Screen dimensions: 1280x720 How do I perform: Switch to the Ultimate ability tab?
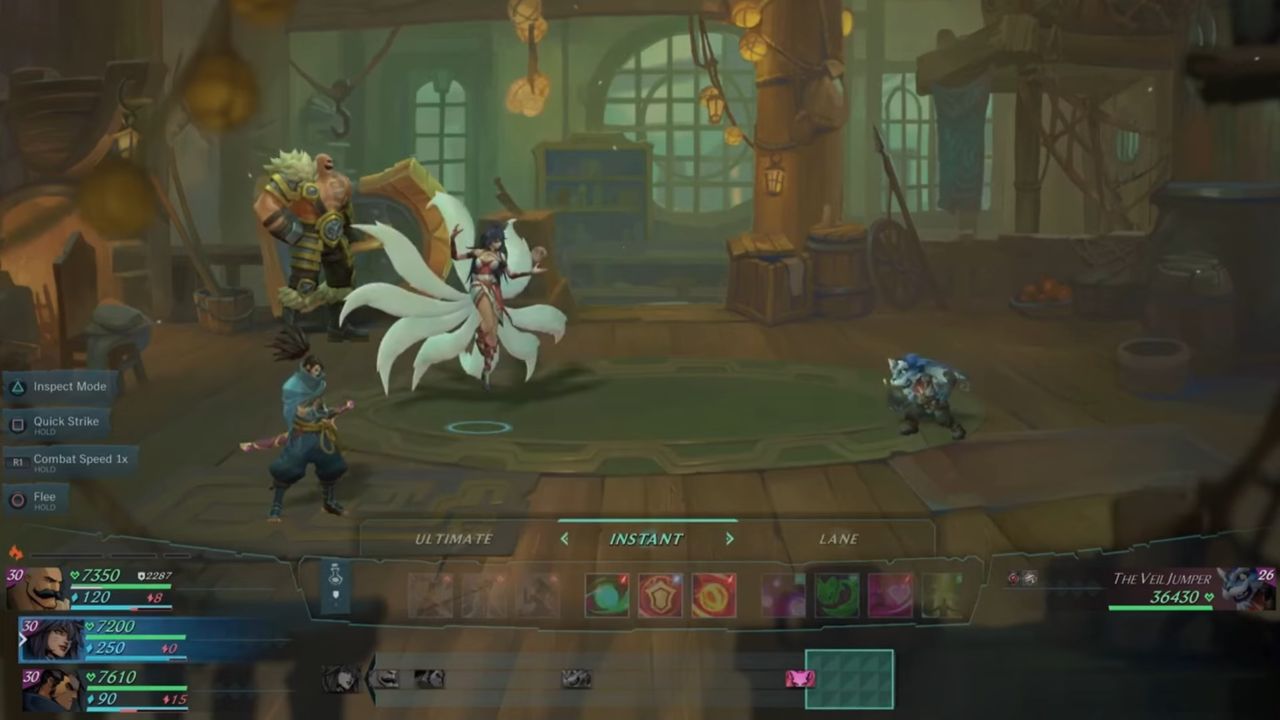[454, 539]
